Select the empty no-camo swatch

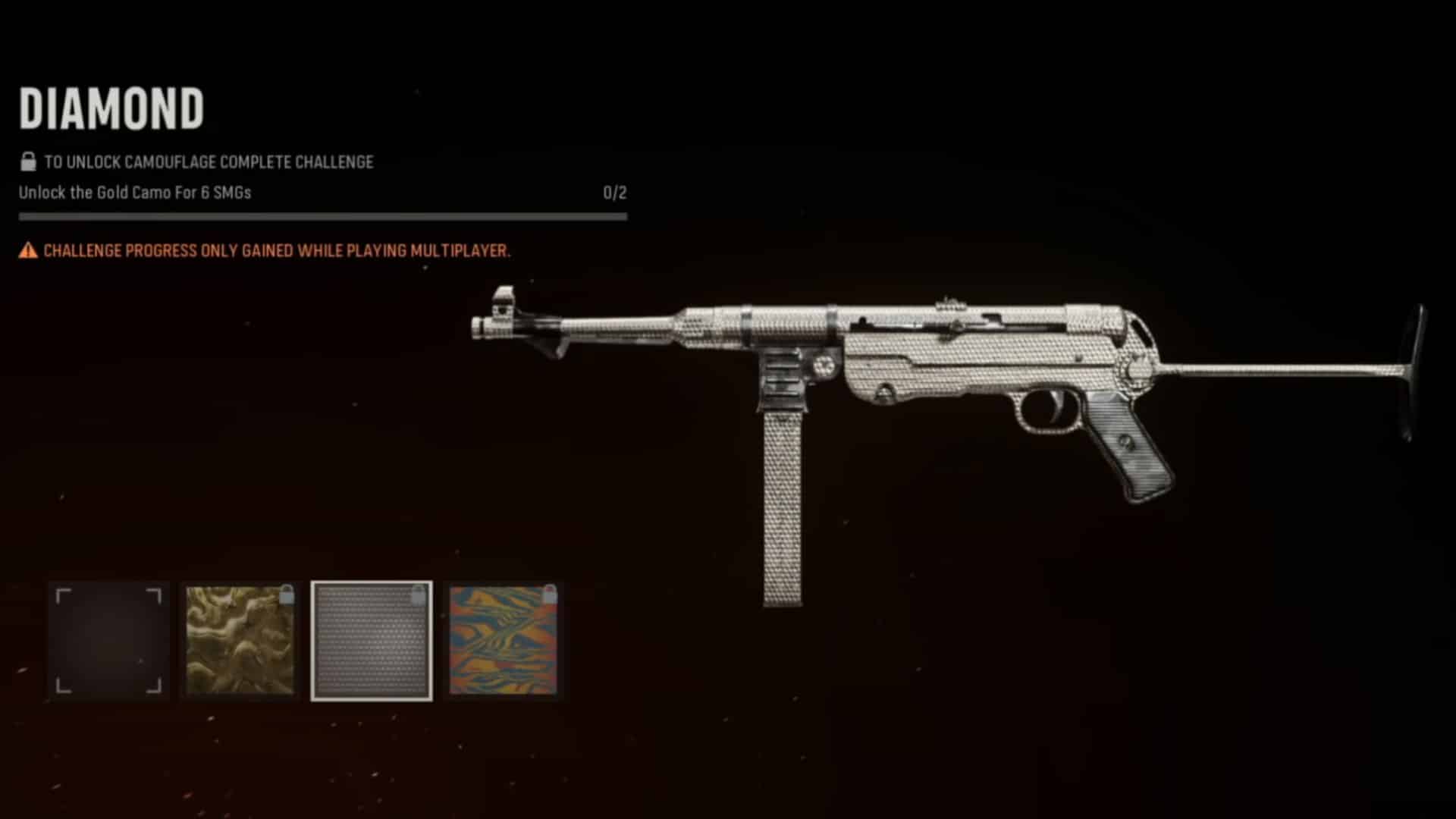[109, 642]
